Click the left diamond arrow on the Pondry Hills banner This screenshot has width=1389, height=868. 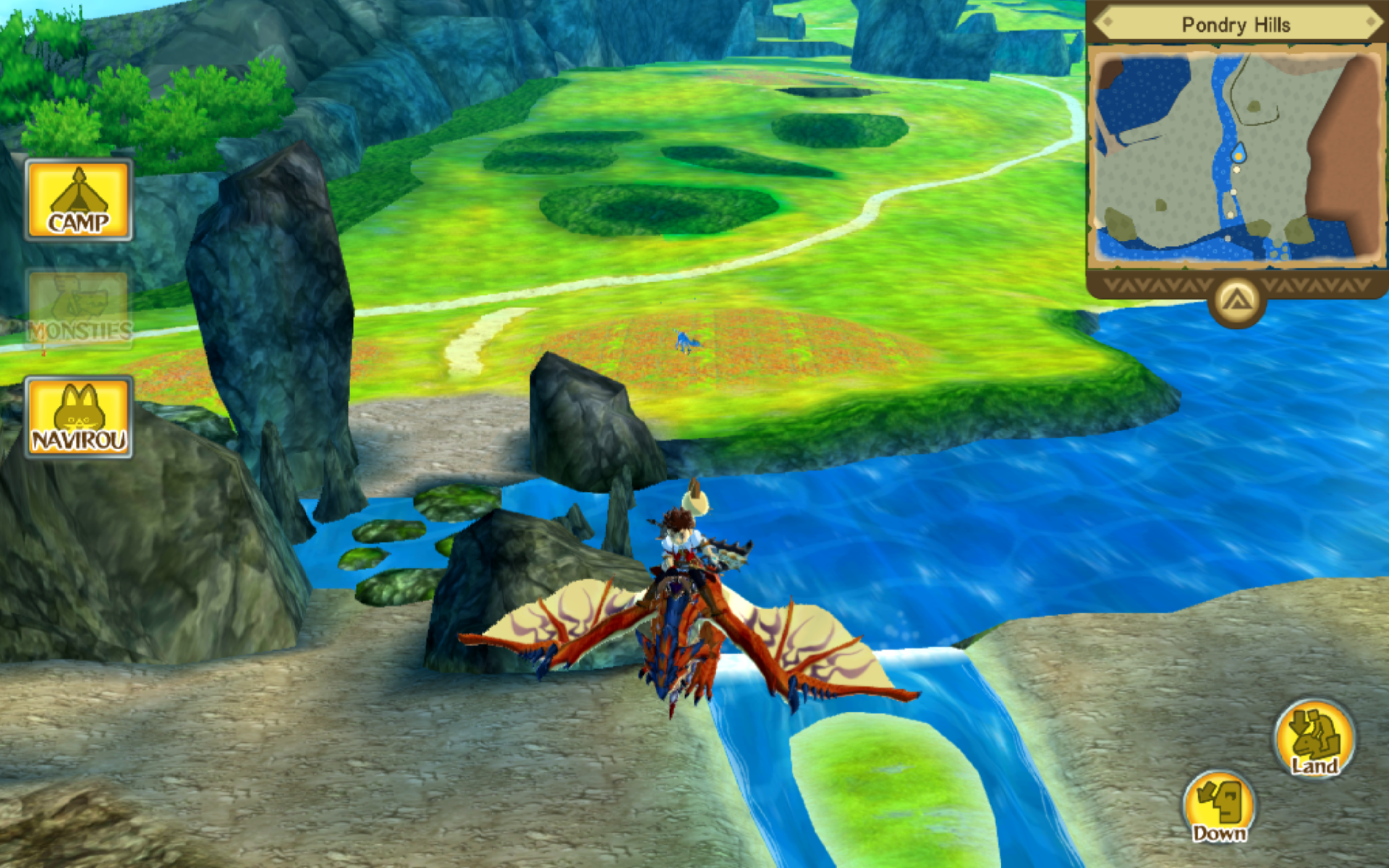[1108, 22]
